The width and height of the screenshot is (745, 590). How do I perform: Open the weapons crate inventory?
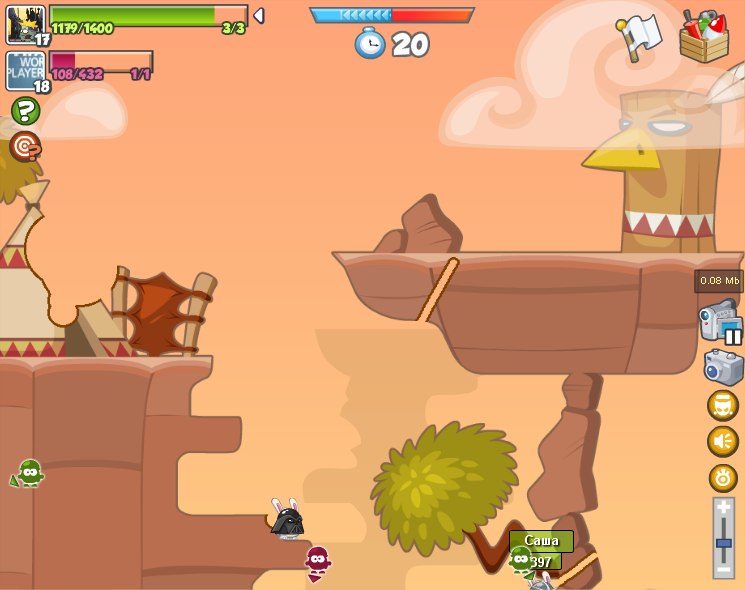coord(703,38)
